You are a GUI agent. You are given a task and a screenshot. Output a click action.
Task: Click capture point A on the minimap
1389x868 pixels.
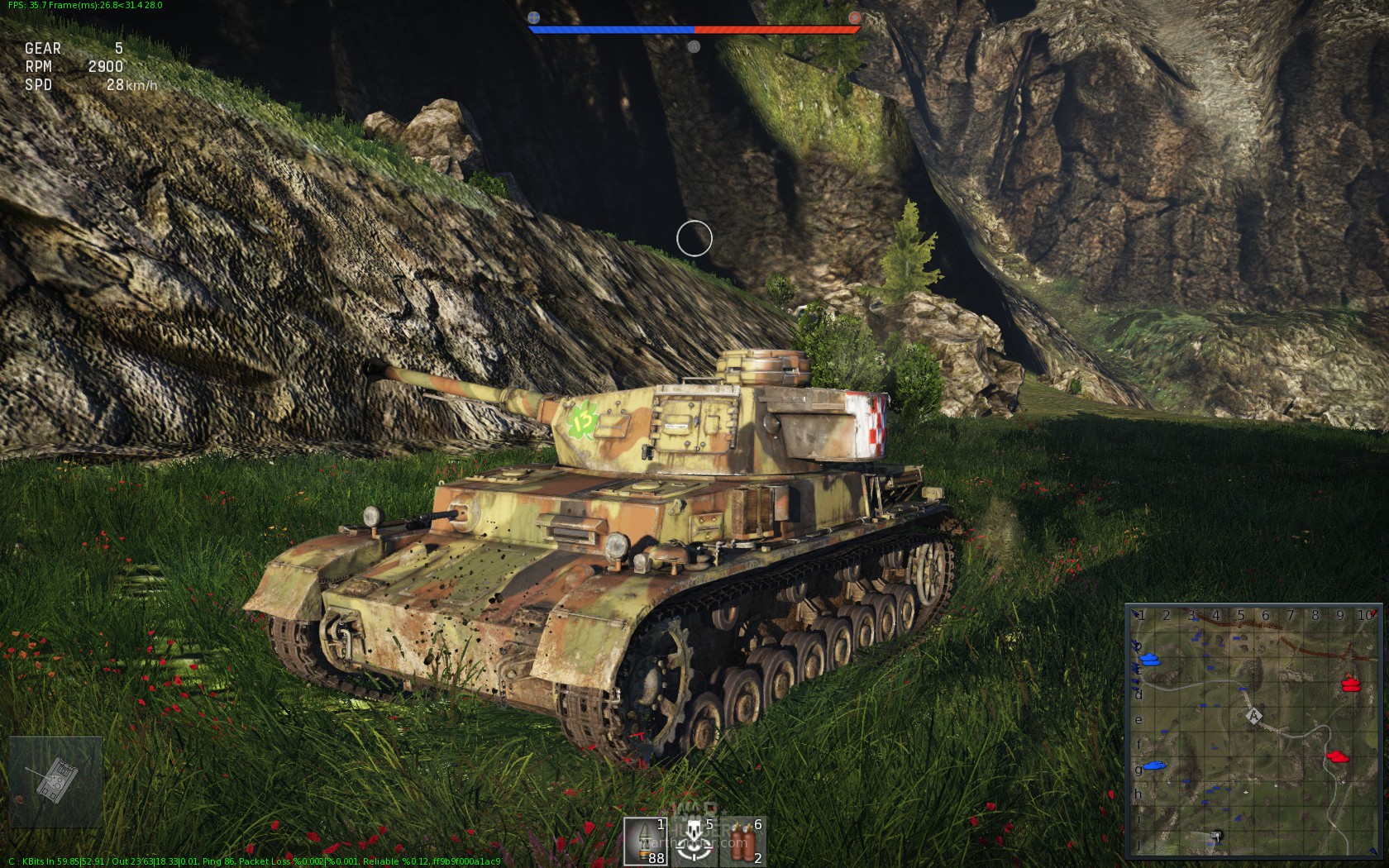[x=1254, y=716]
